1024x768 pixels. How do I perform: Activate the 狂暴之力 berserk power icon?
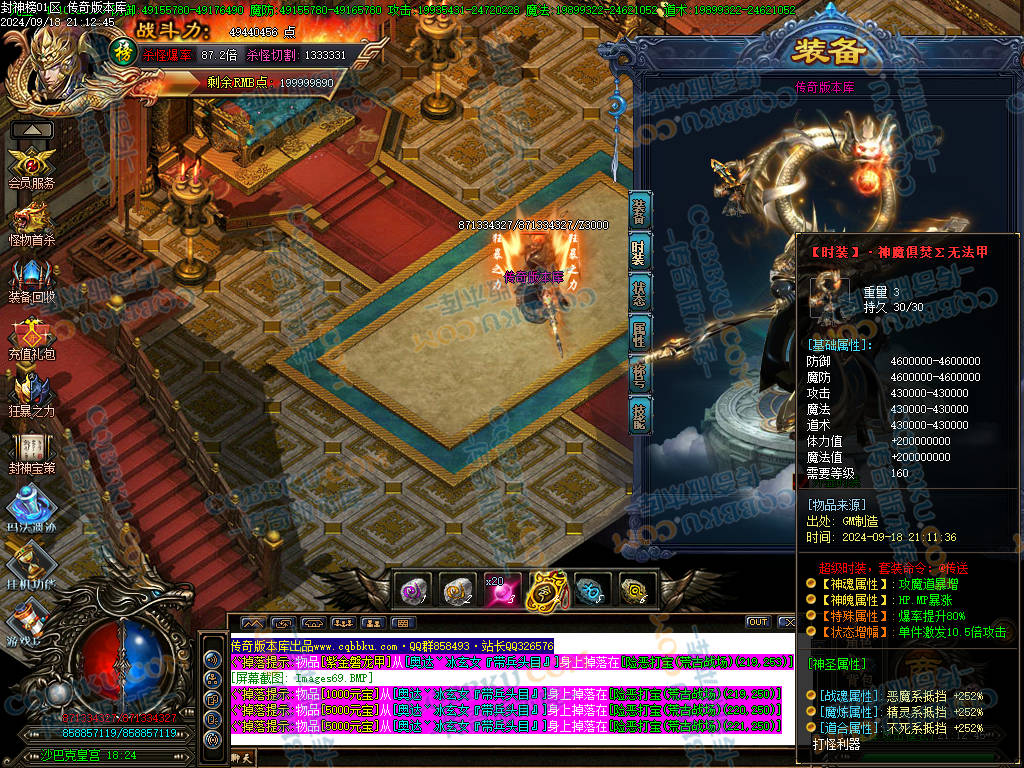[x=31, y=392]
